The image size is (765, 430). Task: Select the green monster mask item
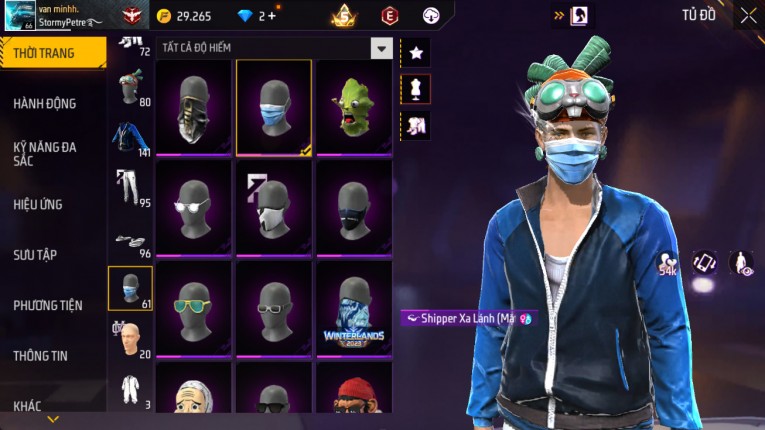point(353,108)
